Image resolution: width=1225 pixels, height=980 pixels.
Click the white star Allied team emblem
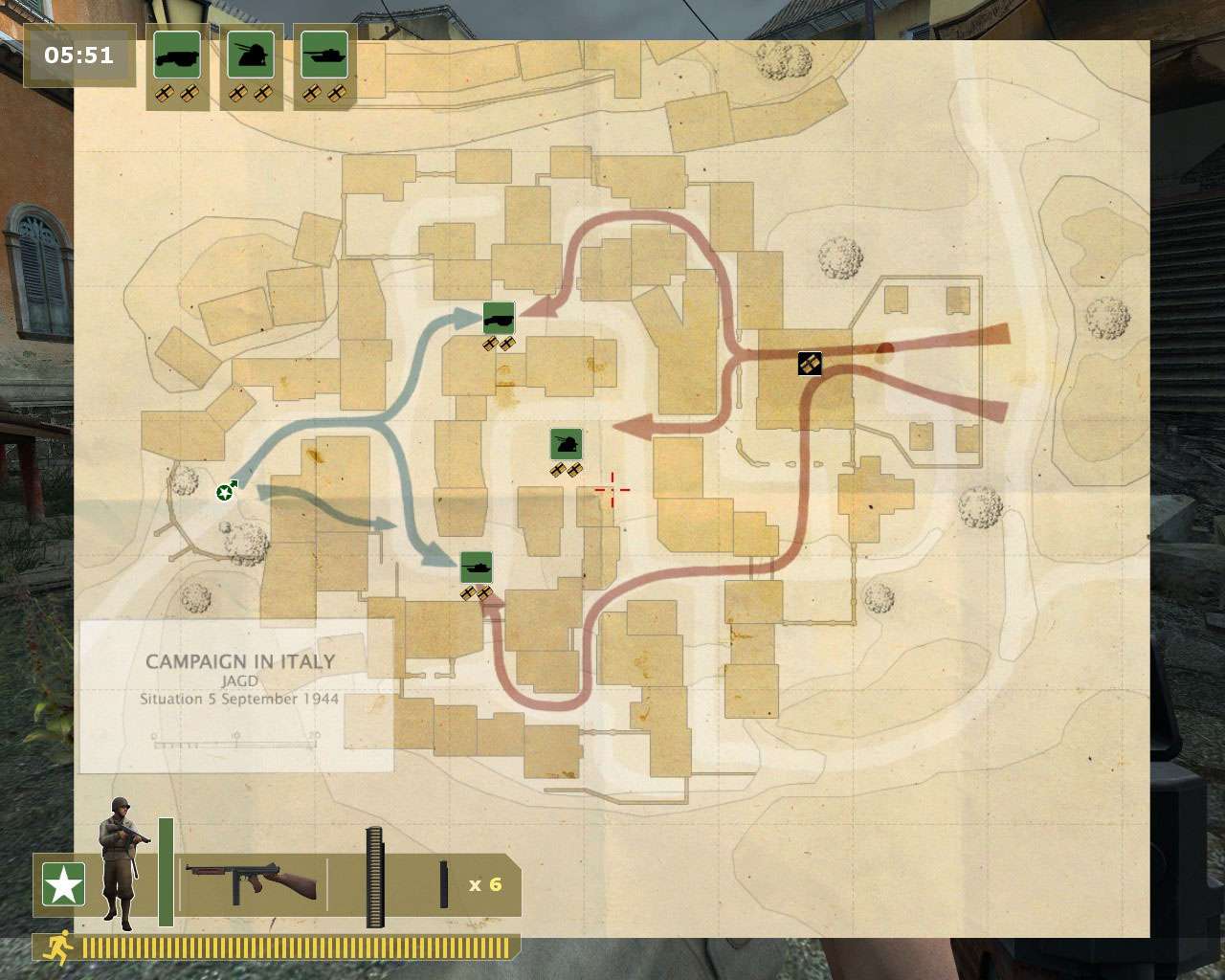(63, 884)
